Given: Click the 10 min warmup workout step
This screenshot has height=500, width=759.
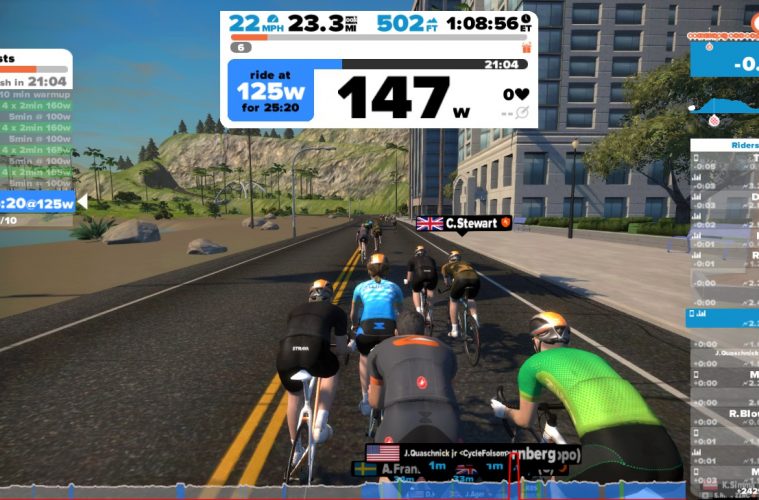Looking at the screenshot, I should pyautogui.click(x=35, y=95).
